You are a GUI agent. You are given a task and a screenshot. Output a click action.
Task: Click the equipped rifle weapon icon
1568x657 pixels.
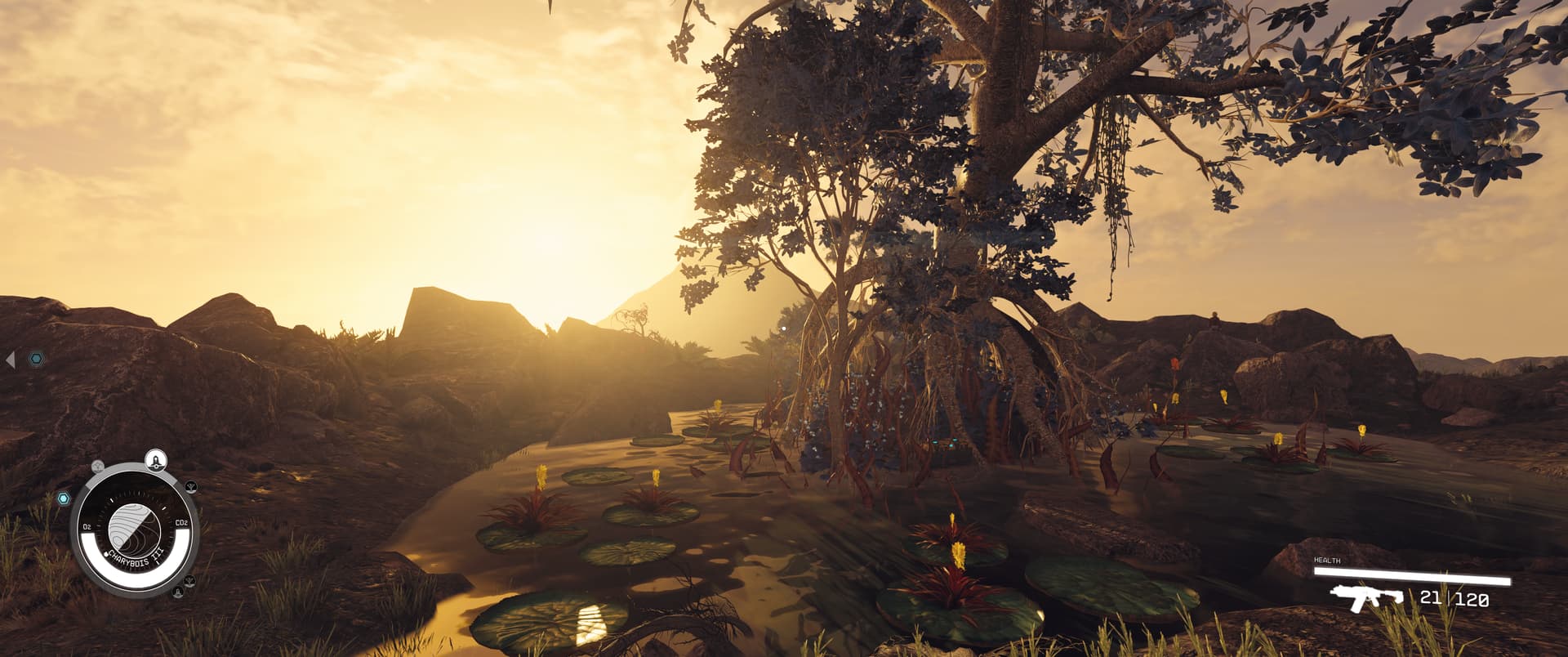click(x=1365, y=598)
